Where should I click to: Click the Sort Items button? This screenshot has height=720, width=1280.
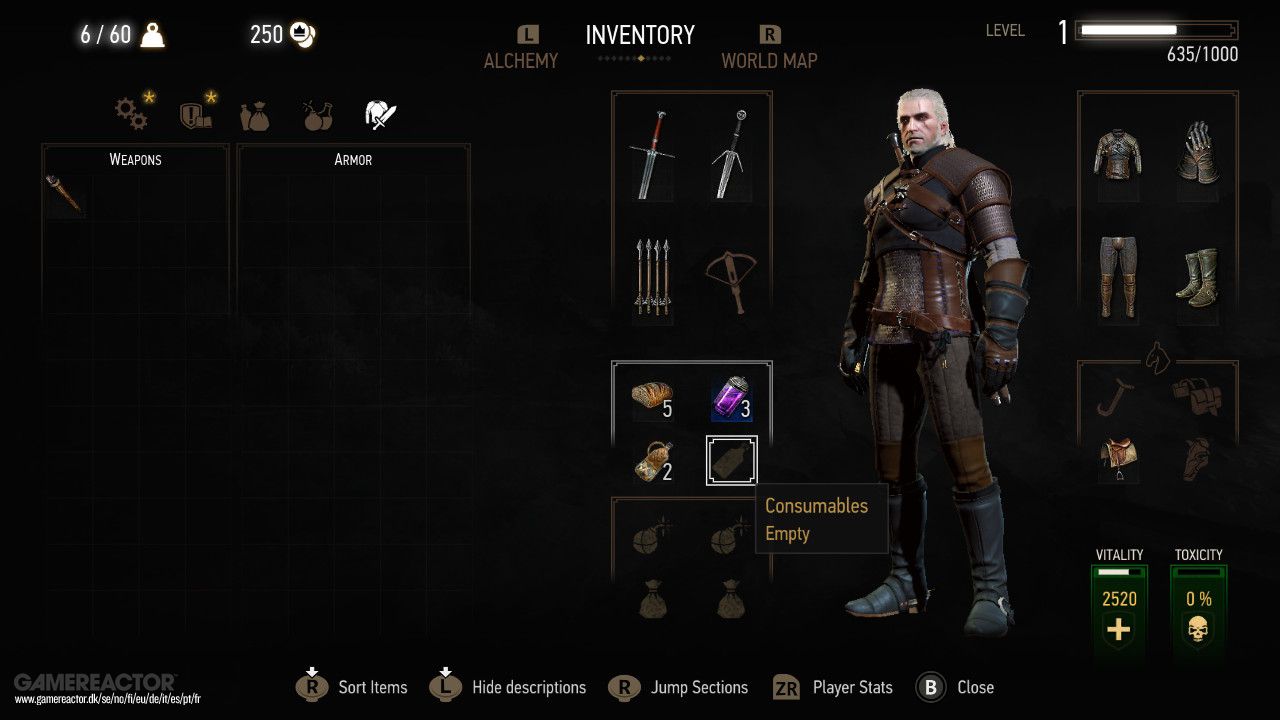371,687
